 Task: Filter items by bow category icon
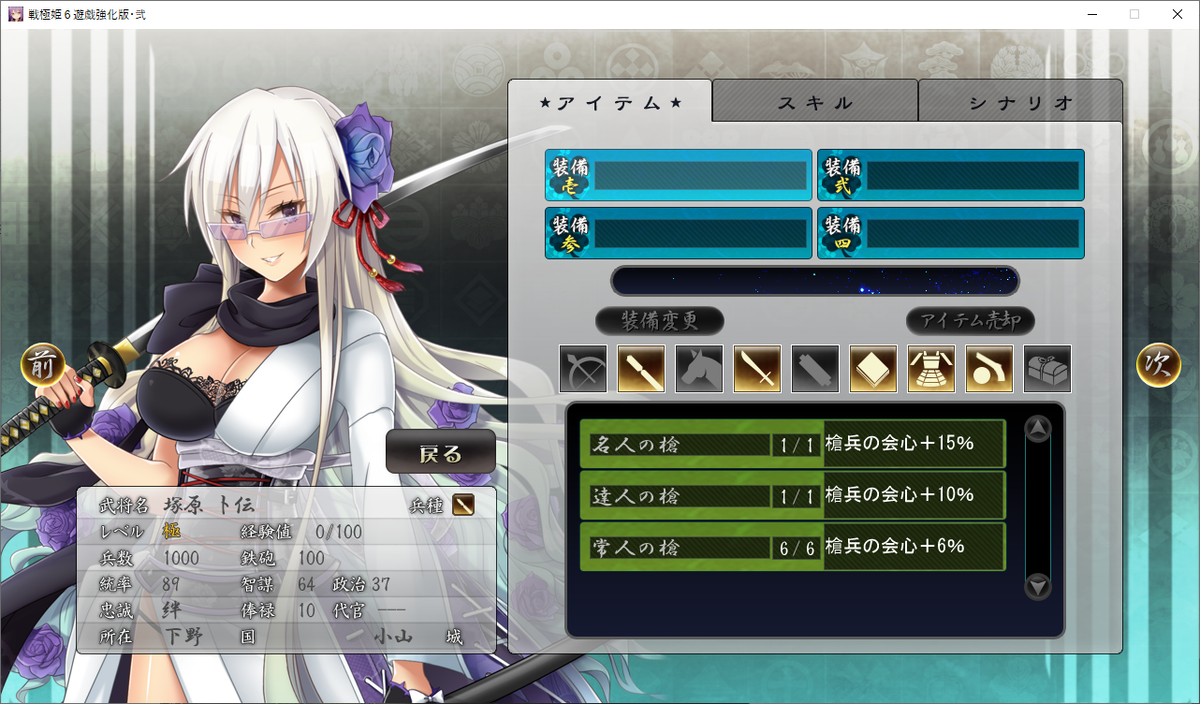pyautogui.click(x=583, y=369)
